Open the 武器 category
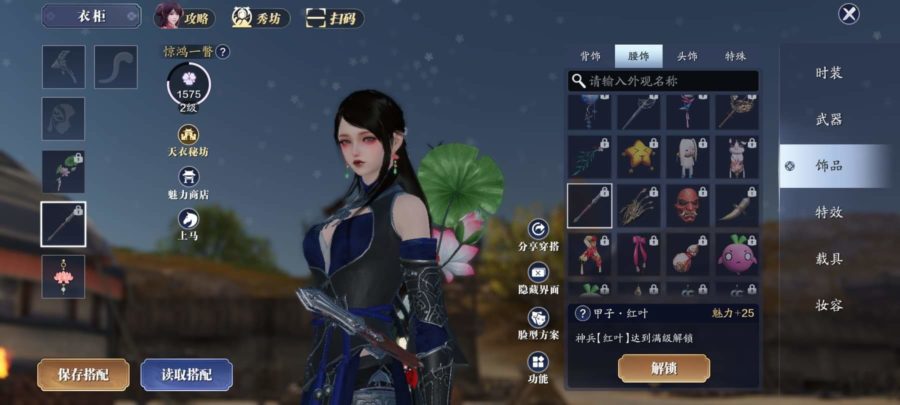Screen dimensions: 900x405 click(x=828, y=119)
